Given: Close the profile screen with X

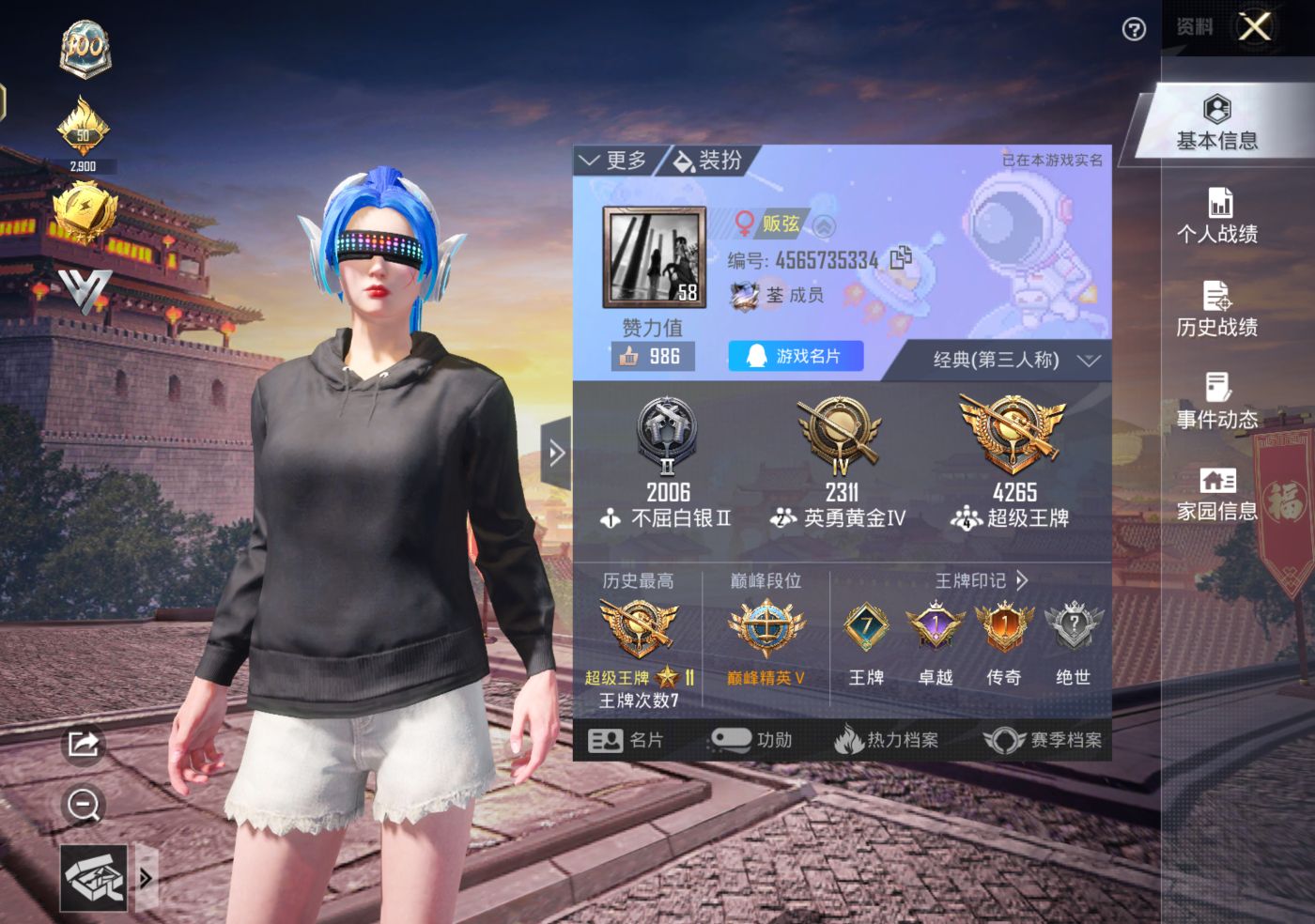Looking at the screenshot, I should 1255,27.
